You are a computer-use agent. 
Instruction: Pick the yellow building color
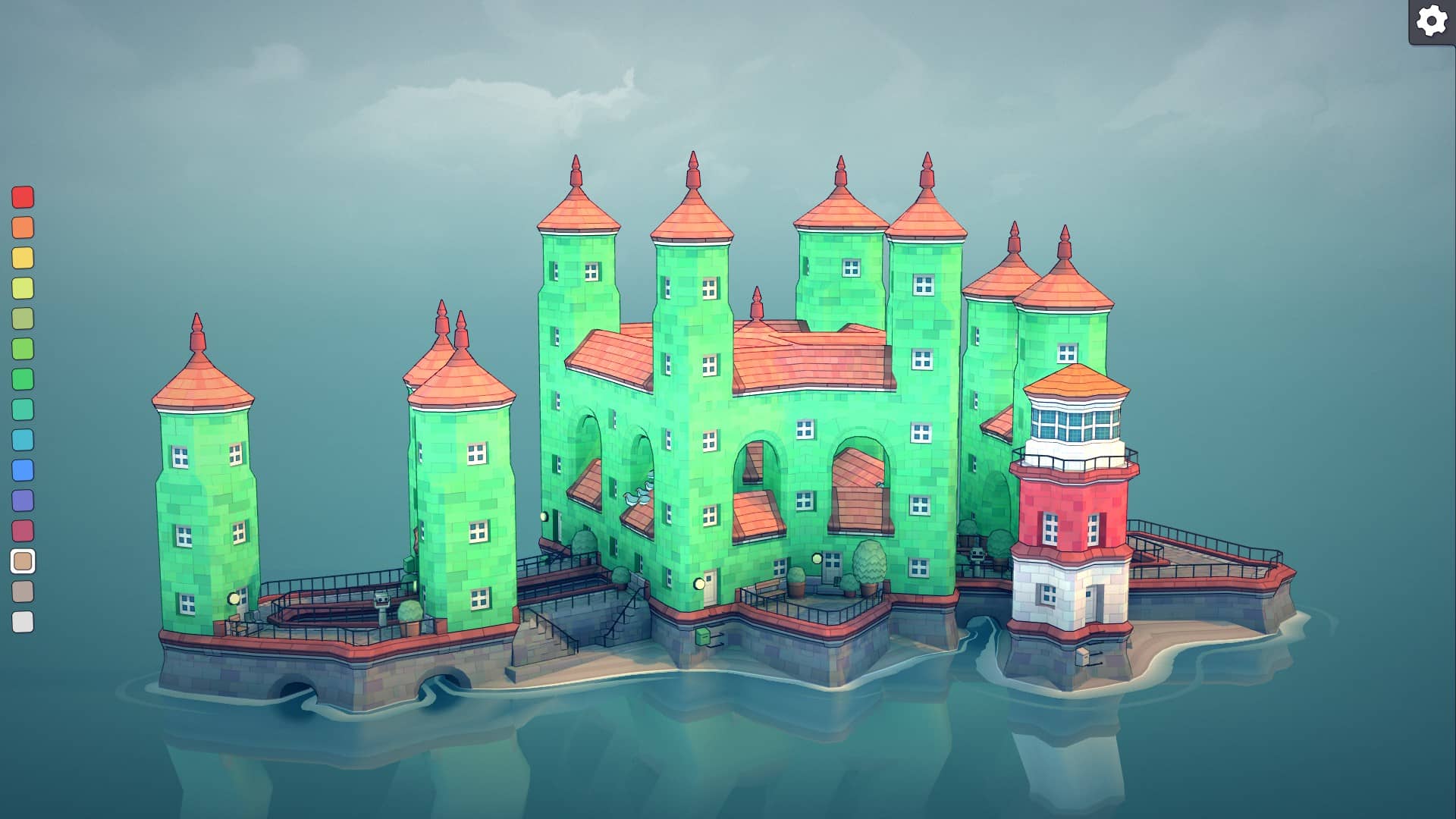pos(23,256)
